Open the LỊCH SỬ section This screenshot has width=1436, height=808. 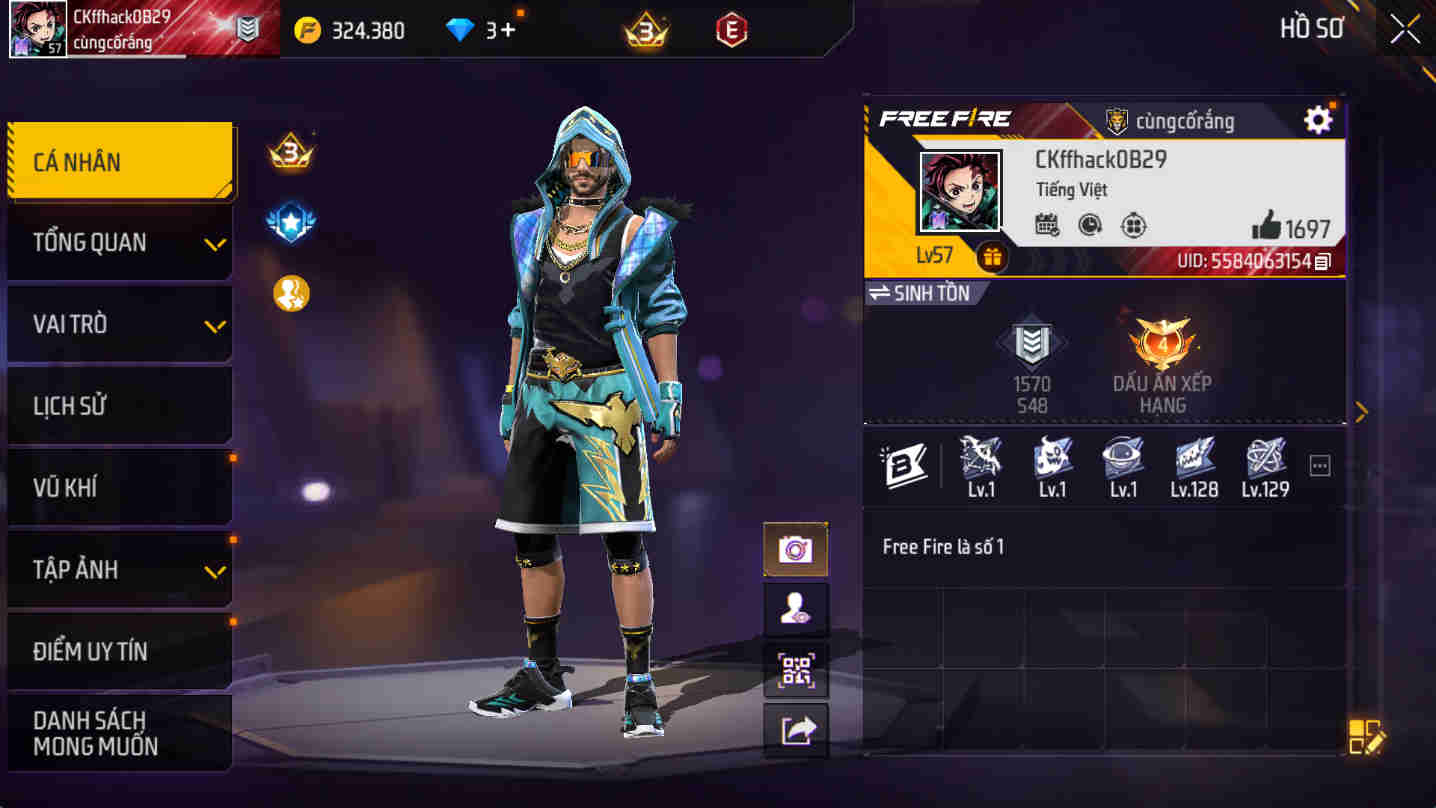[x=119, y=405]
